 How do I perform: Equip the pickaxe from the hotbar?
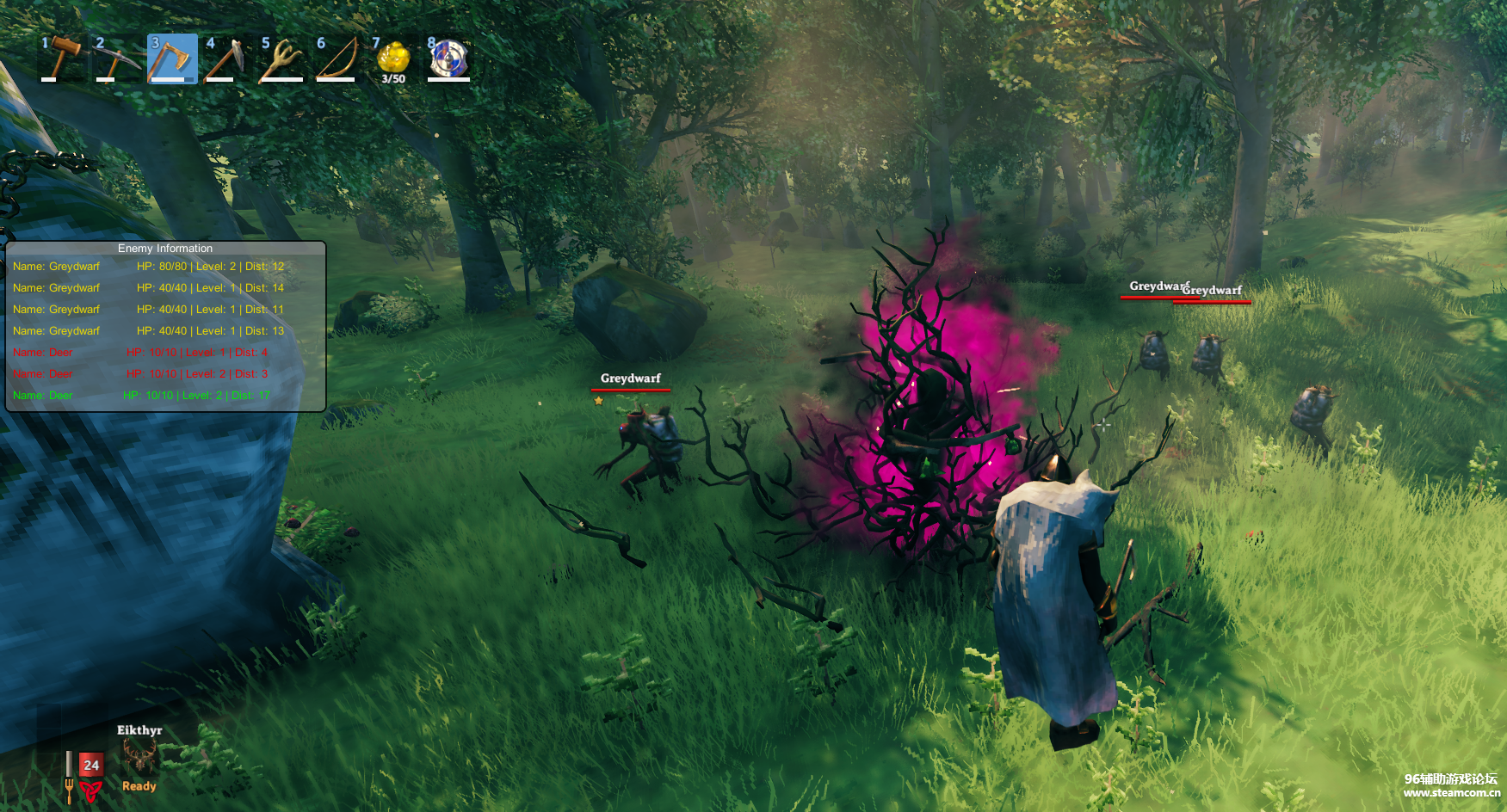[116, 58]
